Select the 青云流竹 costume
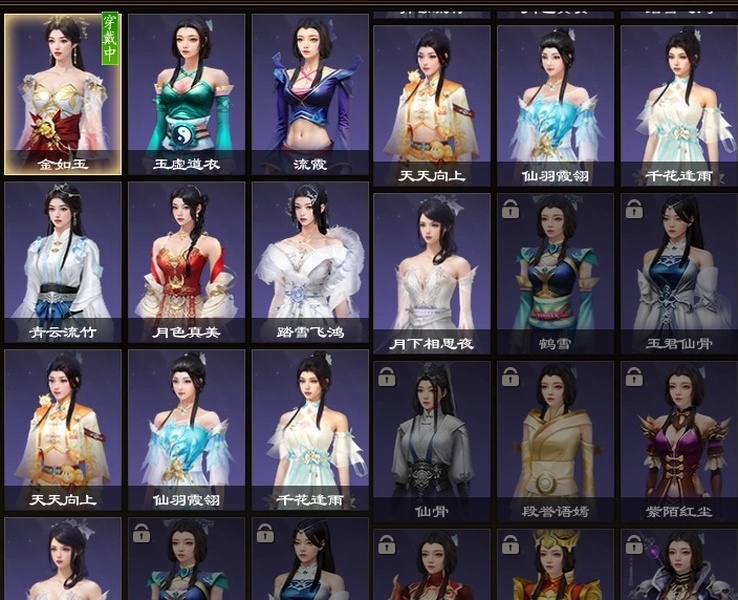This screenshot has width=738, height=600. coord(63,262)
